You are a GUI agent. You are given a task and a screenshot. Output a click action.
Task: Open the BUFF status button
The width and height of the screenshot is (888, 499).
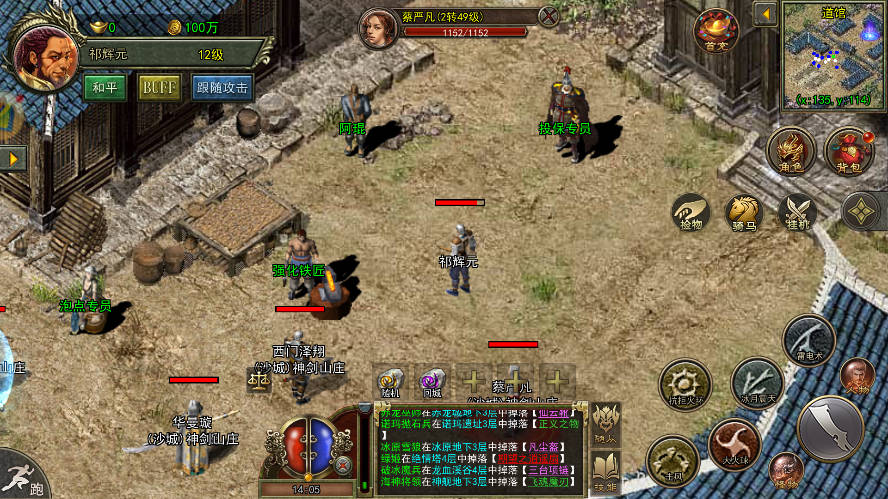click(159, 87)
